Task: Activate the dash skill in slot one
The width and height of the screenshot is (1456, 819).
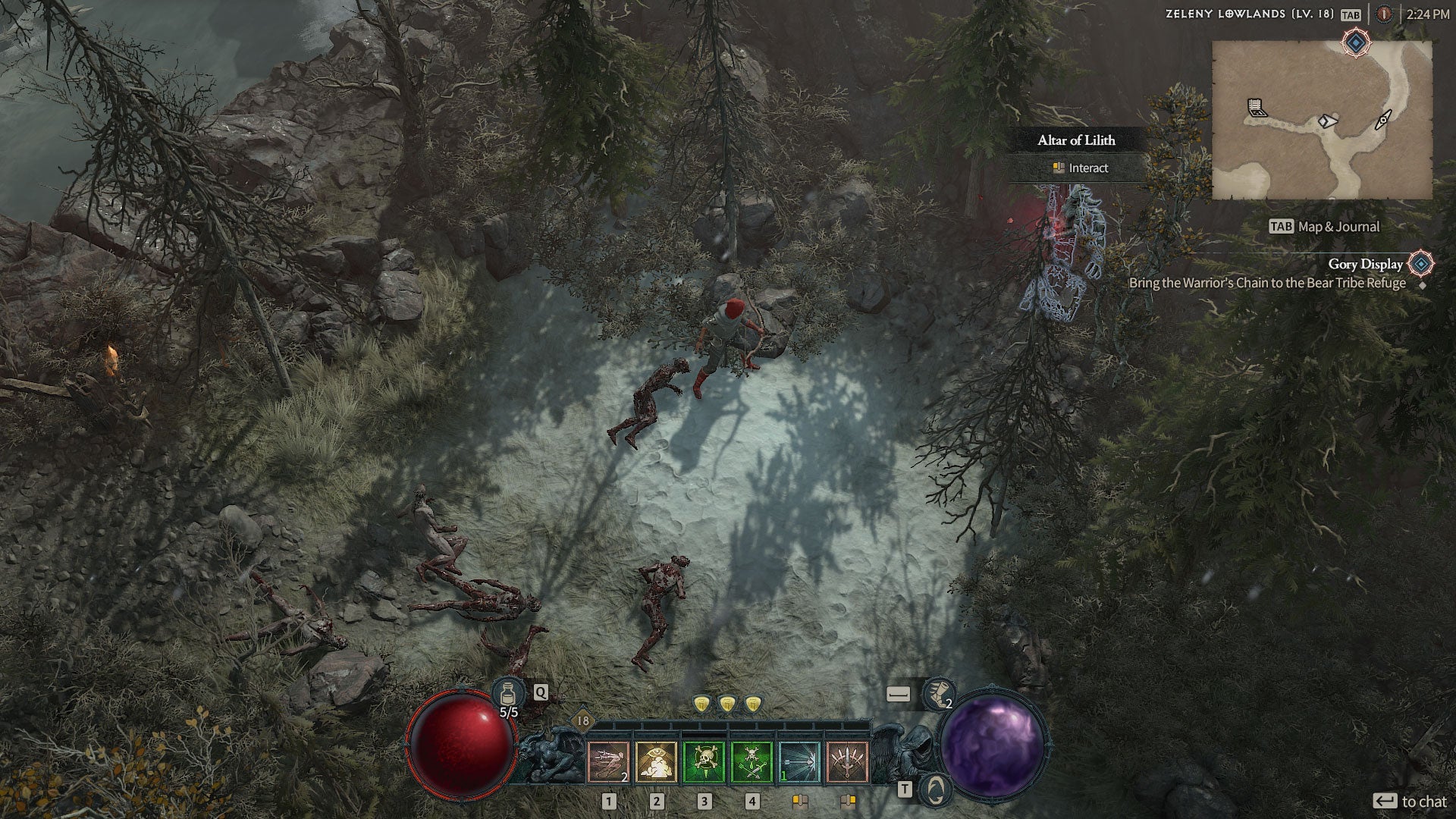Action: (x=609, y=761)
